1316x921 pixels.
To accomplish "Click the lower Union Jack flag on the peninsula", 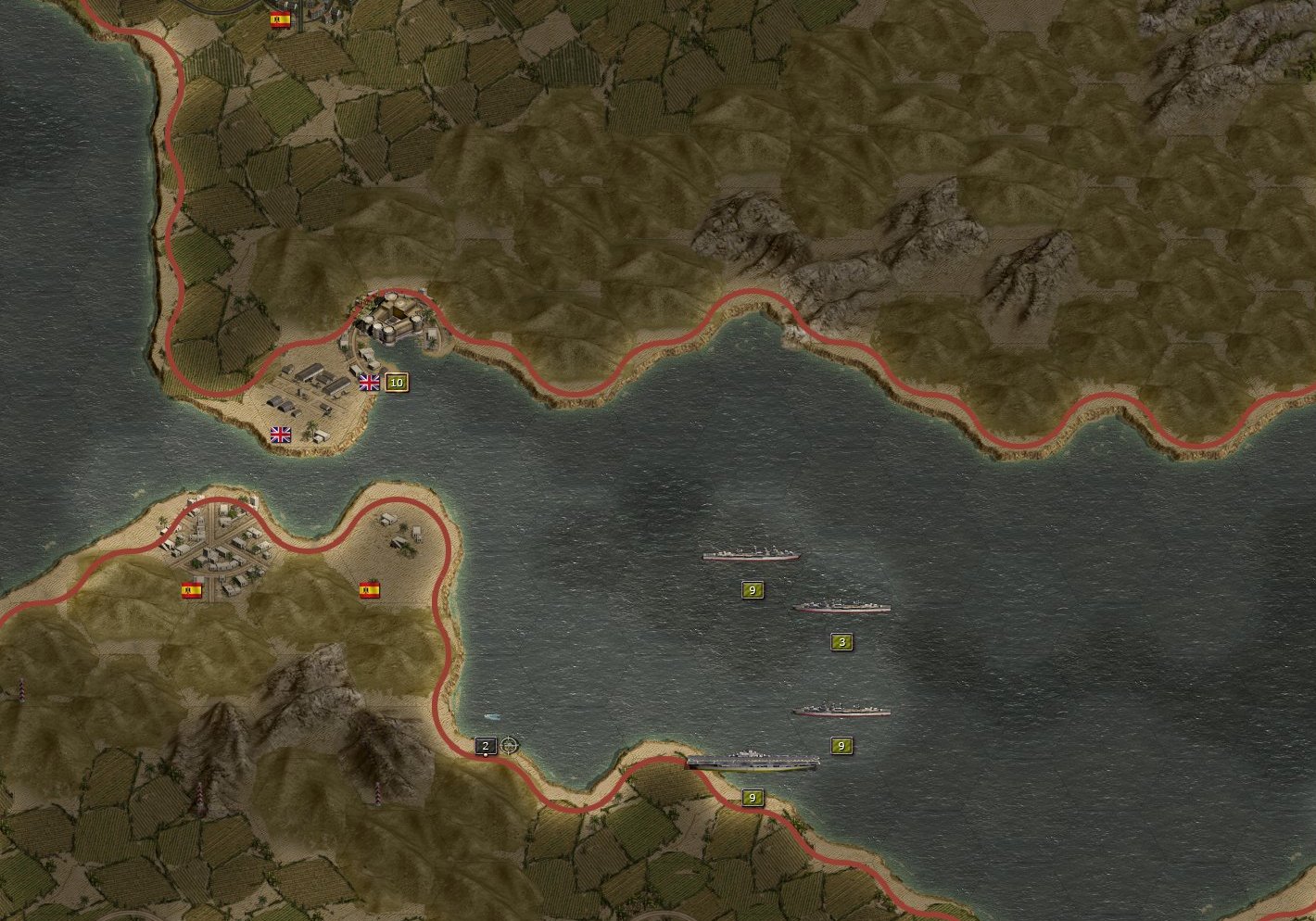I will [281, 433].
